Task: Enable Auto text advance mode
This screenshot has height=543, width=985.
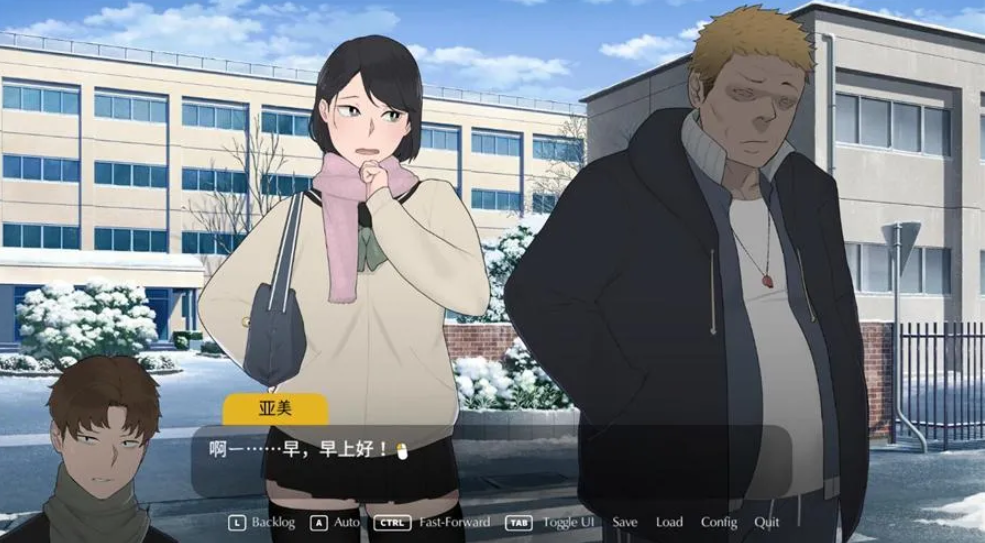Action: [346, 522]
